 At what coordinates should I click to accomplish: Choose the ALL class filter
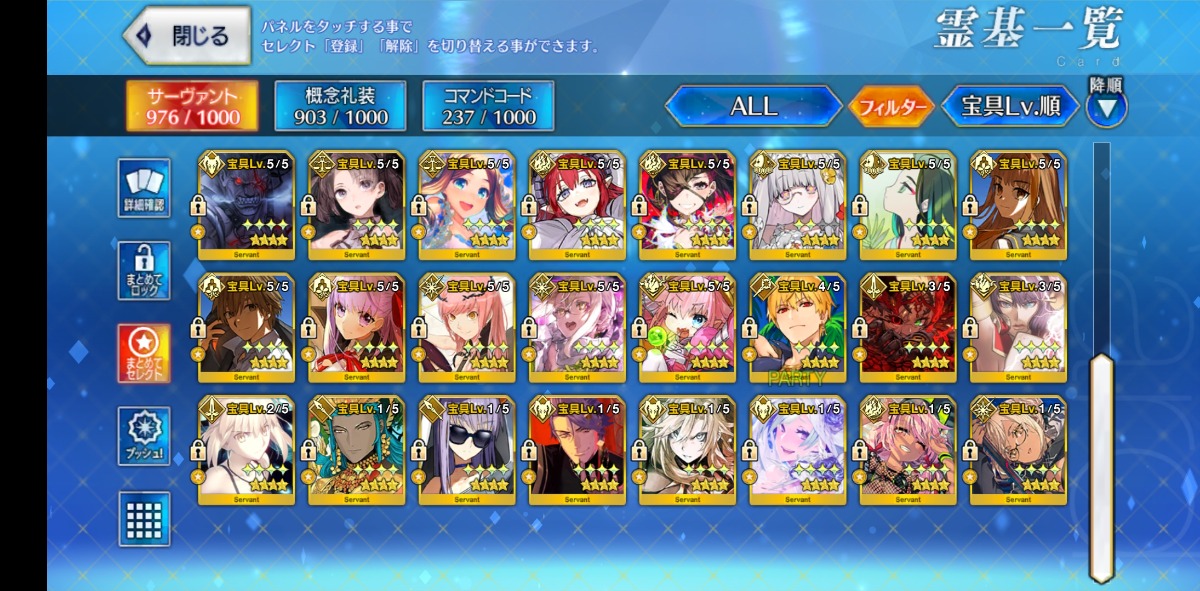click(753, 106)
